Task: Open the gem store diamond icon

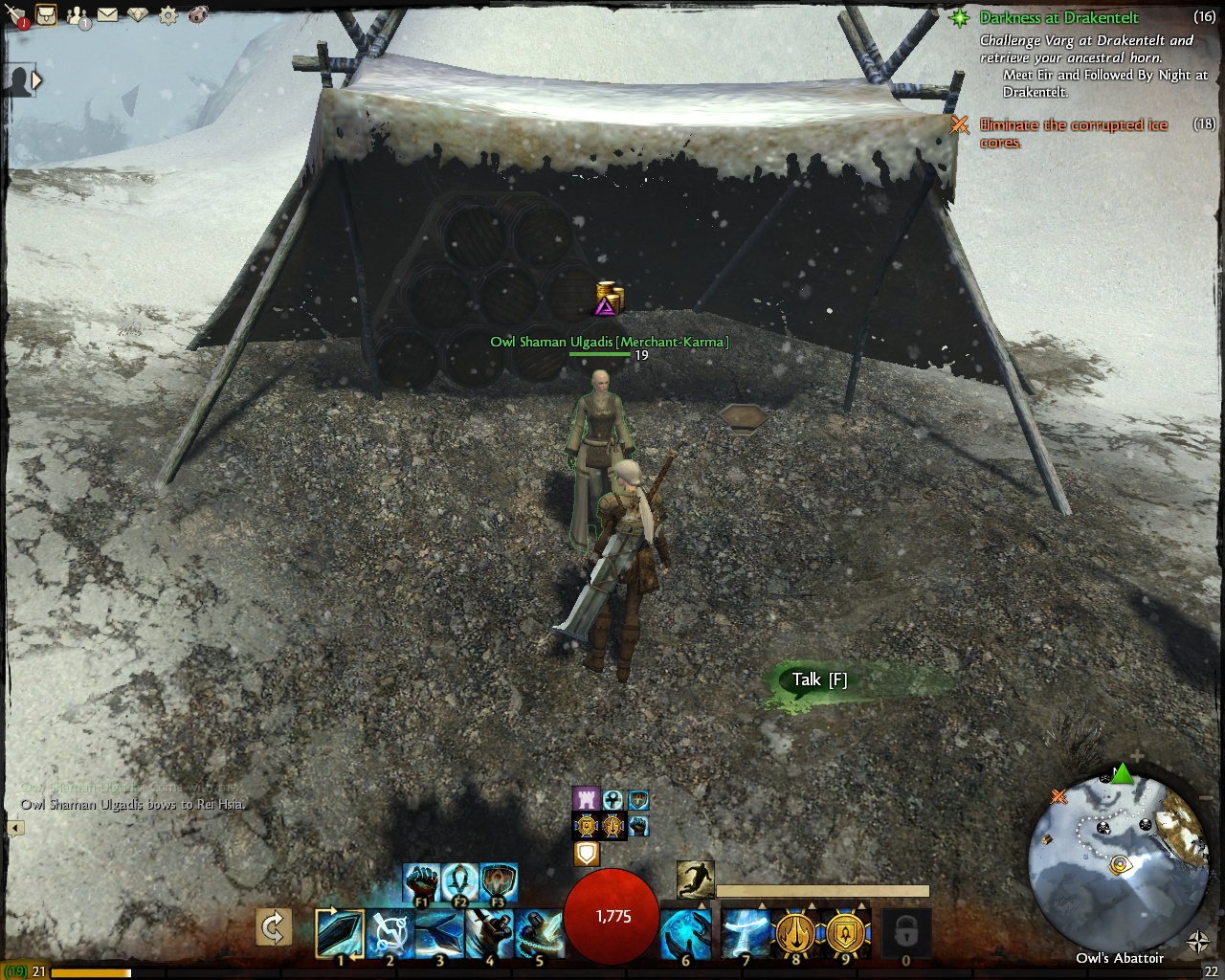Action: 138,15
